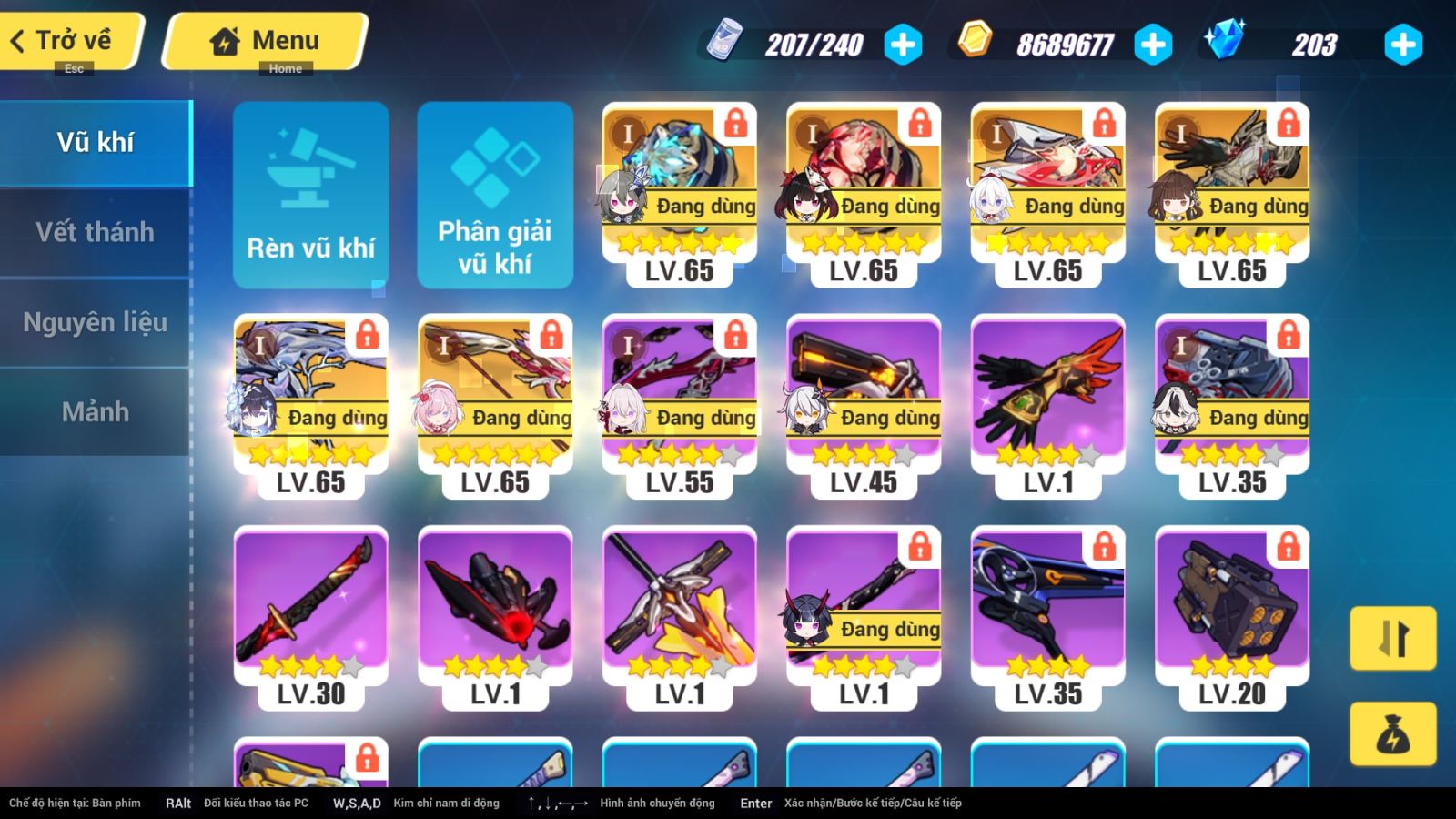
Task: Open the Trở về back control
Action: [64, 40]
